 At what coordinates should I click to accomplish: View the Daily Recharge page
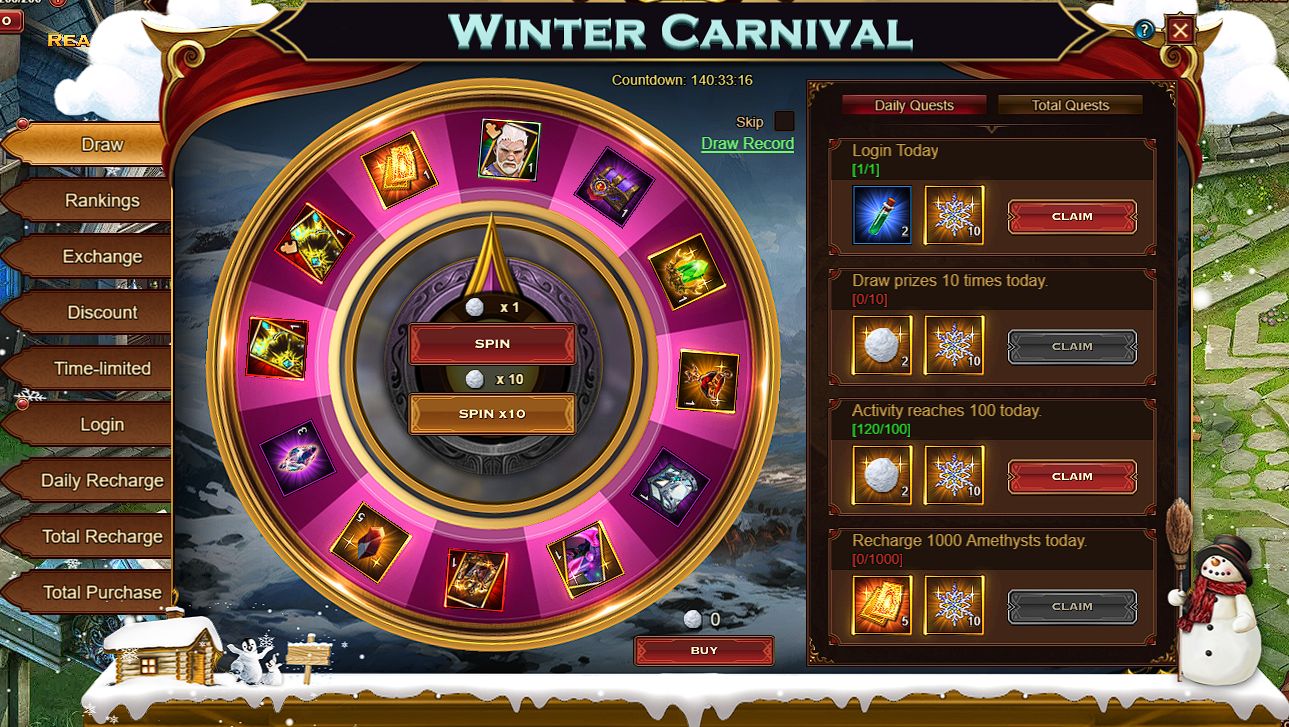(102, 480)
